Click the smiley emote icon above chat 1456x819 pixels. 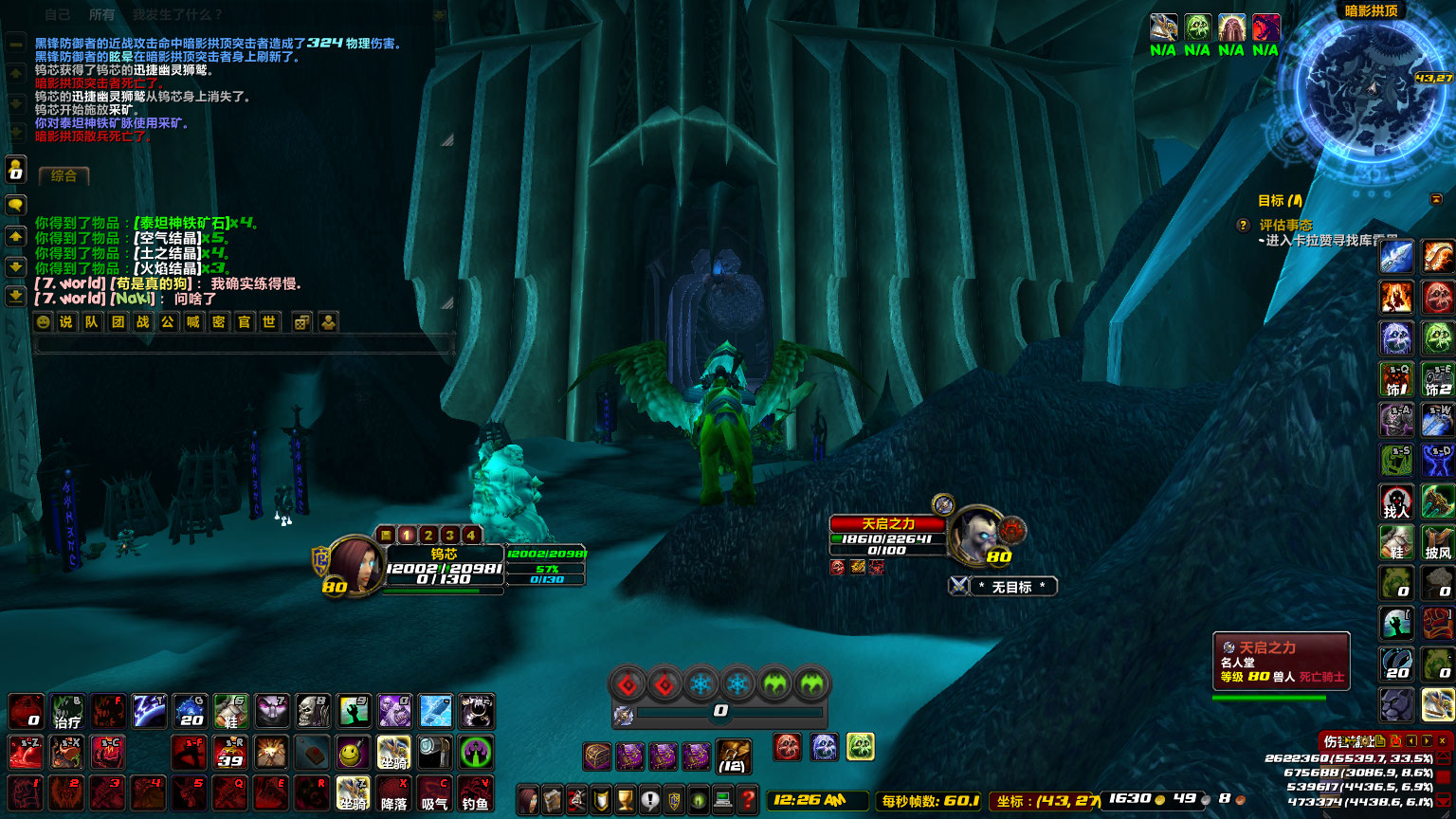(44, 322)
